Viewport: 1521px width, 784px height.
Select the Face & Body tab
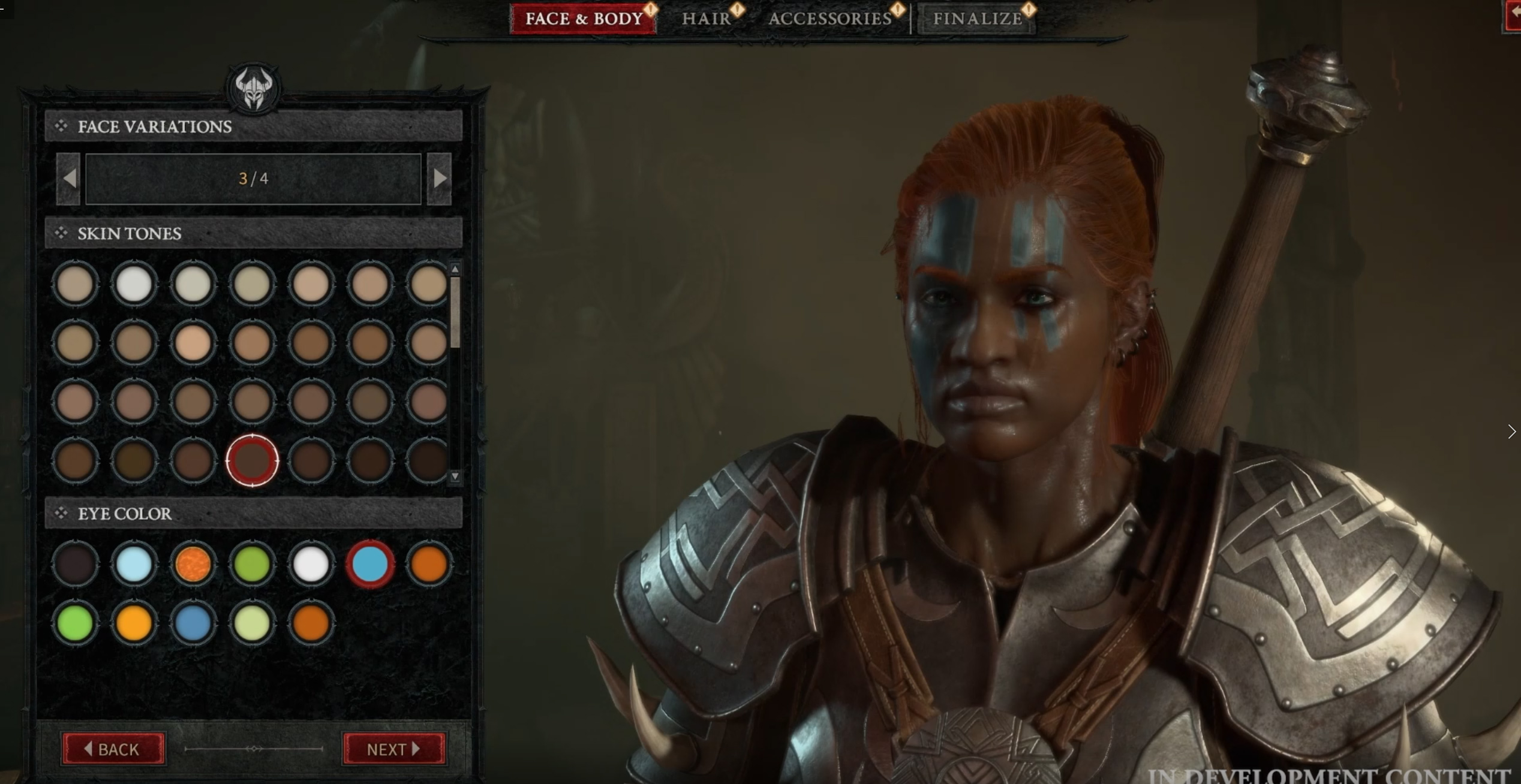pos(584,19)
